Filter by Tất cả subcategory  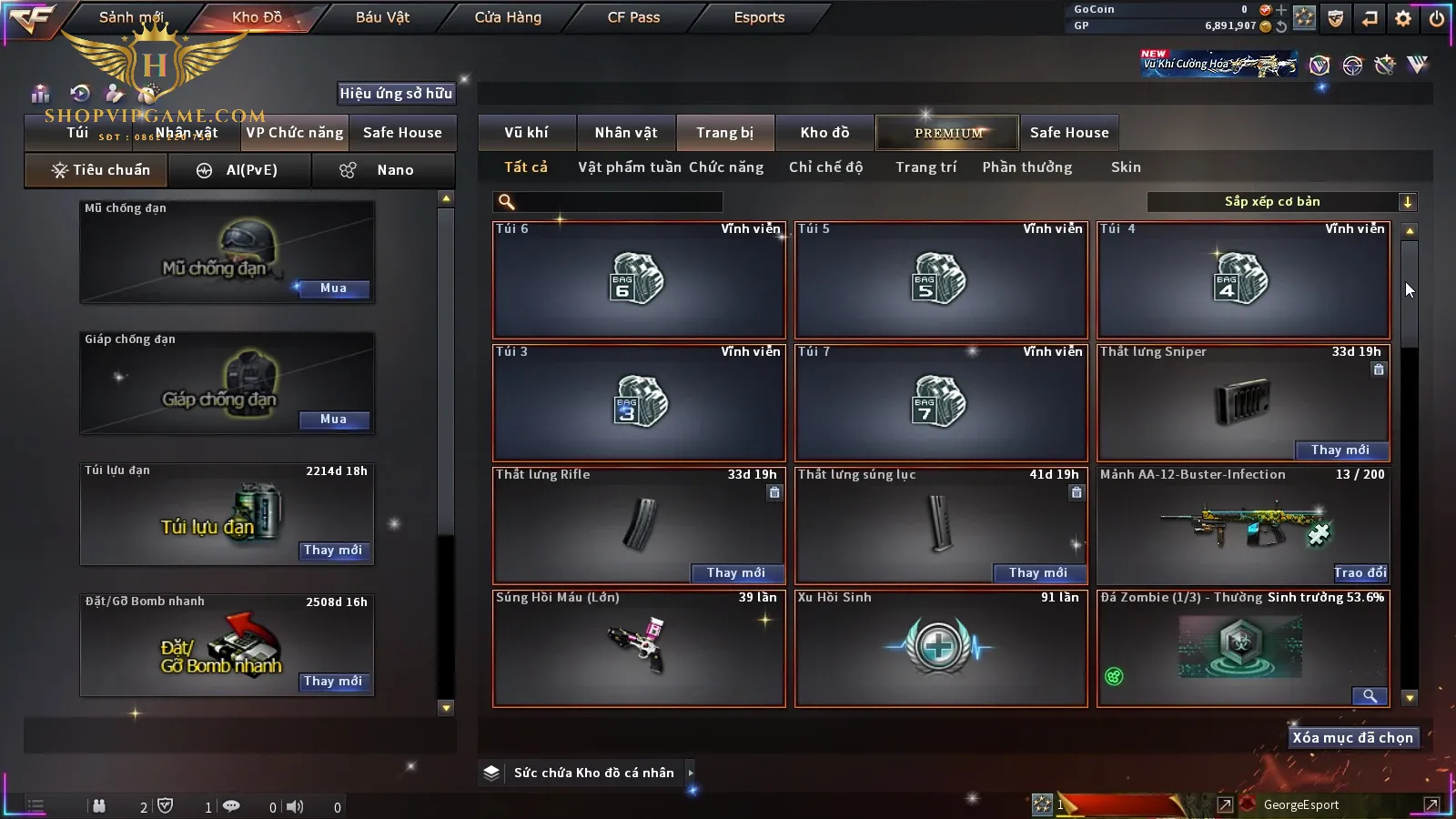pyautogui.click(x=526, y=167)
